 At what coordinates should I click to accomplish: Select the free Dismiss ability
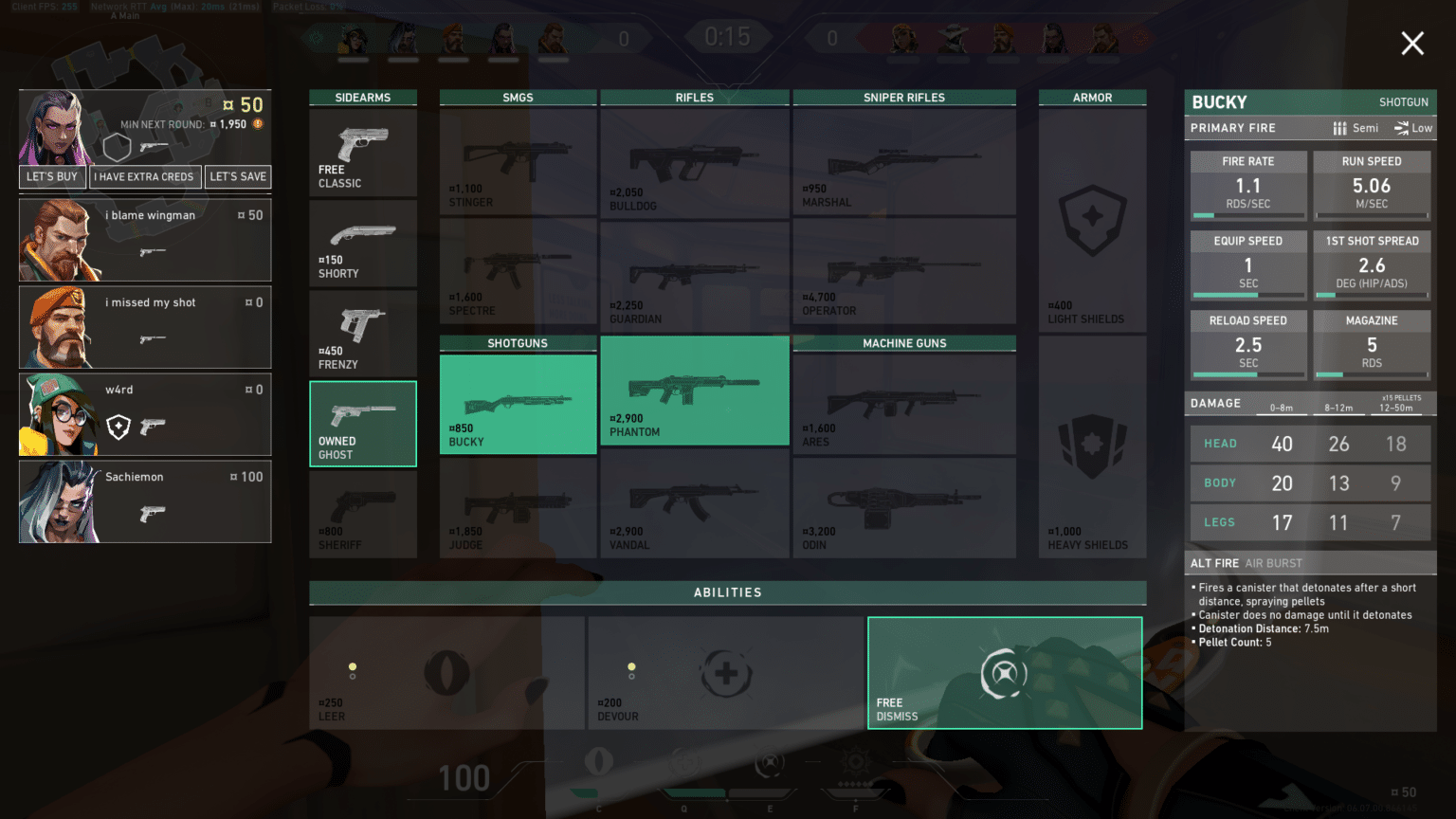(x=1004, y=673)
